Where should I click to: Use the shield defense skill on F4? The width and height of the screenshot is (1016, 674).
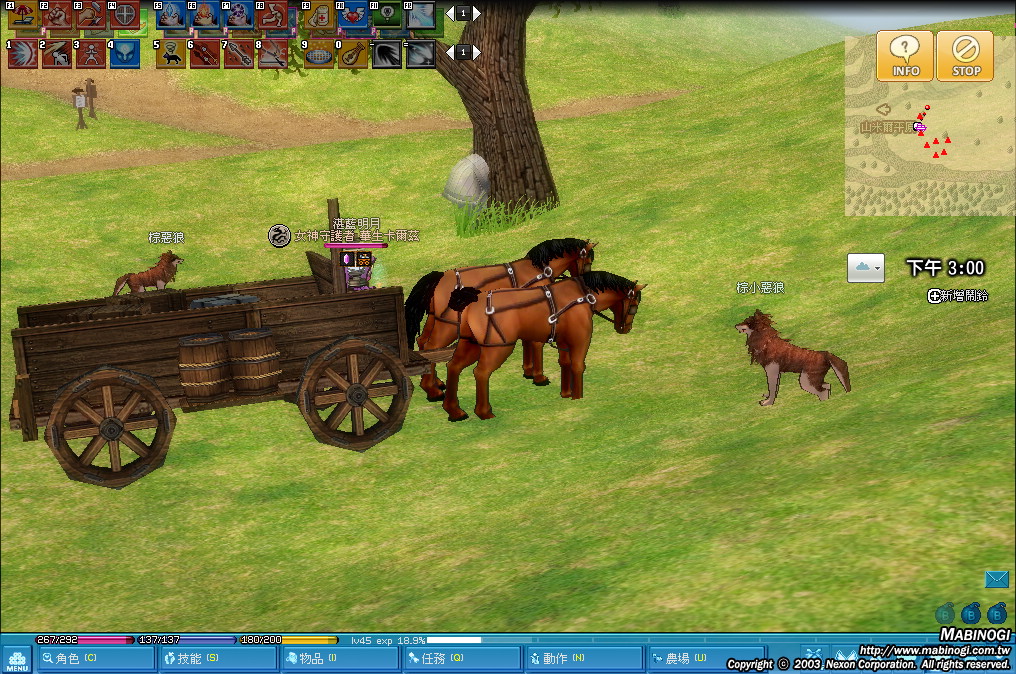pyautogui.click(x=126, y=15)
